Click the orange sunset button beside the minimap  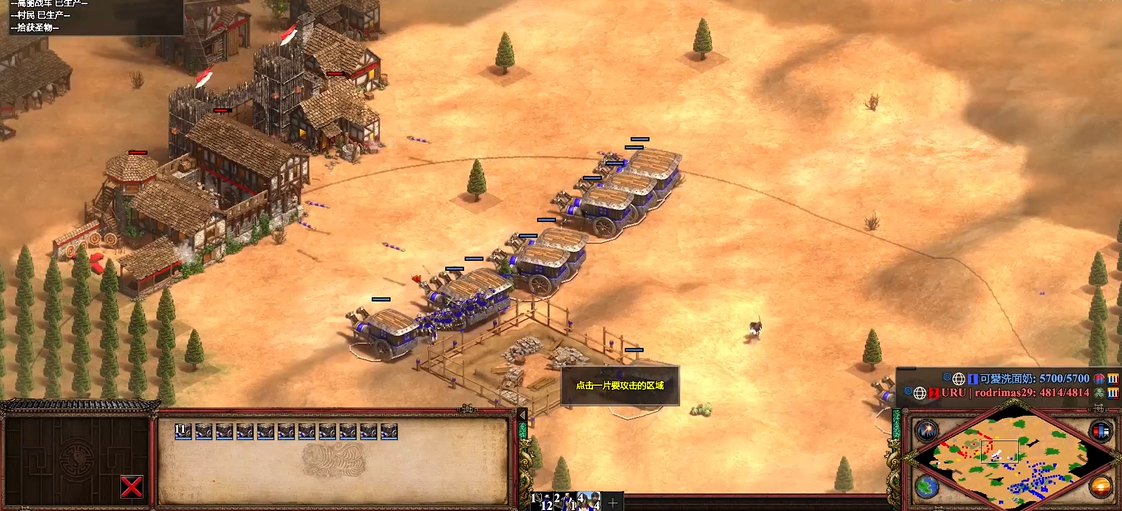(1101, 487)
